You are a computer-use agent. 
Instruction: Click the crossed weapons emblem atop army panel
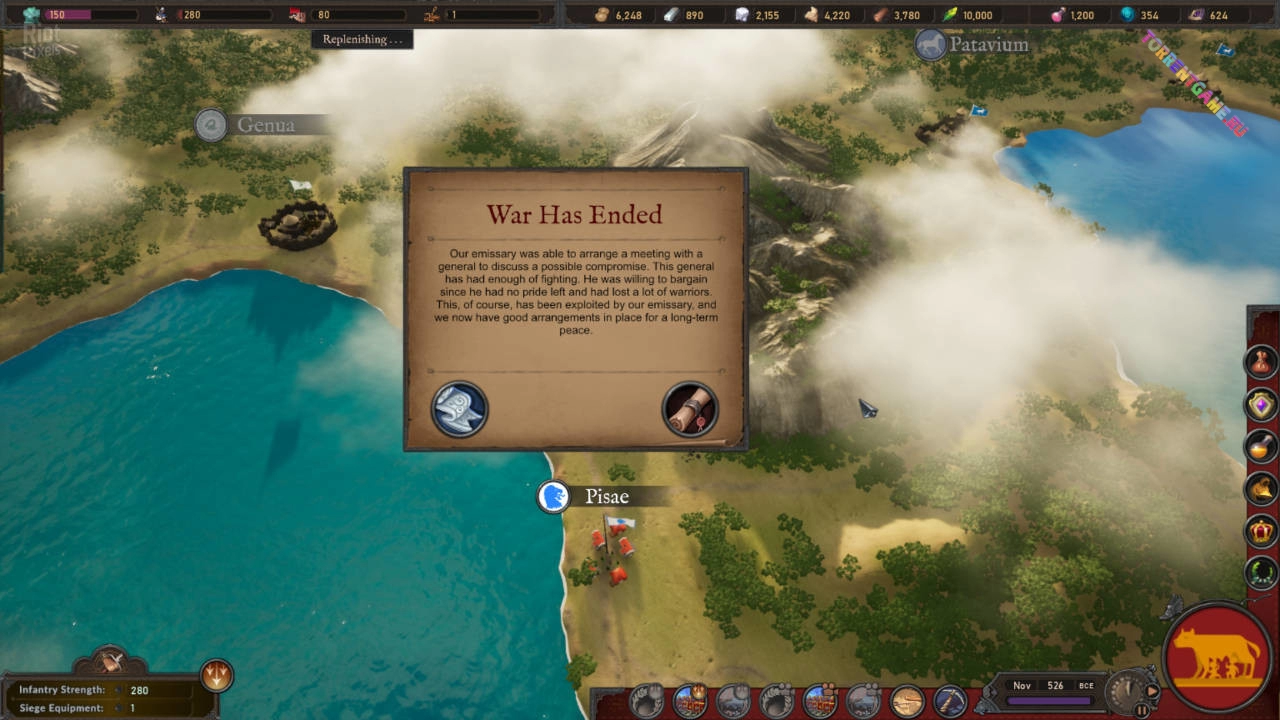pyautogui.click(x=112, y=661)
